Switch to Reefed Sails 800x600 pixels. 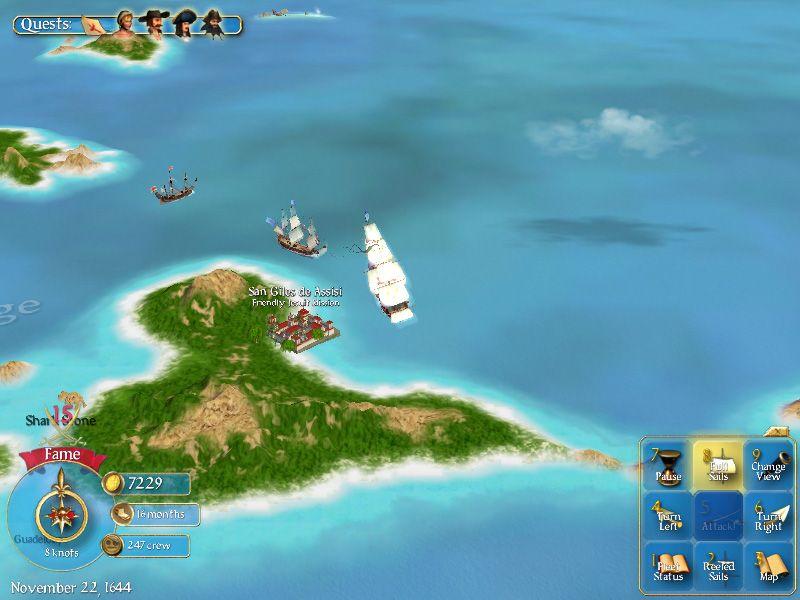(x=719, y=567)
